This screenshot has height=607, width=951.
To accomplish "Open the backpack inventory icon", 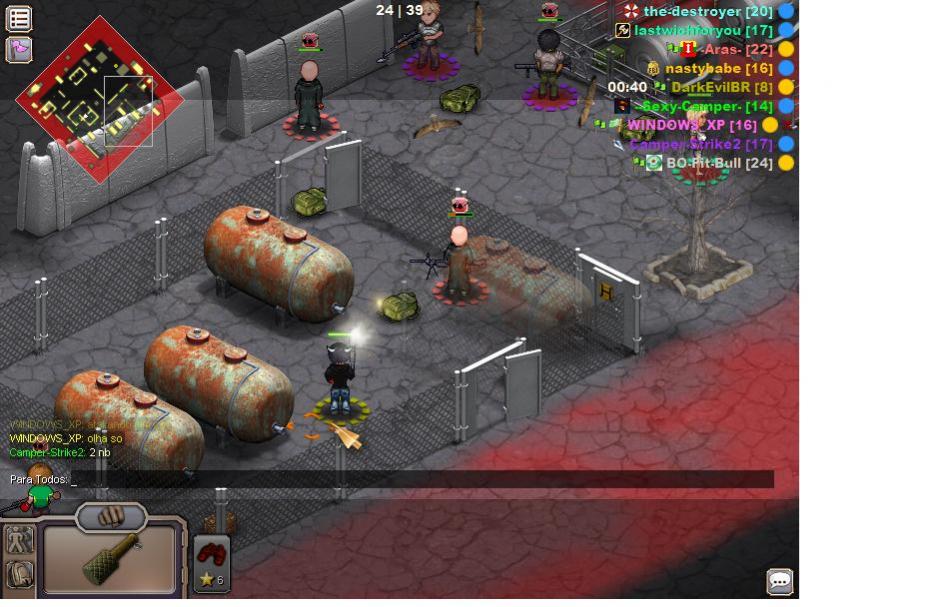I will 20,575.
